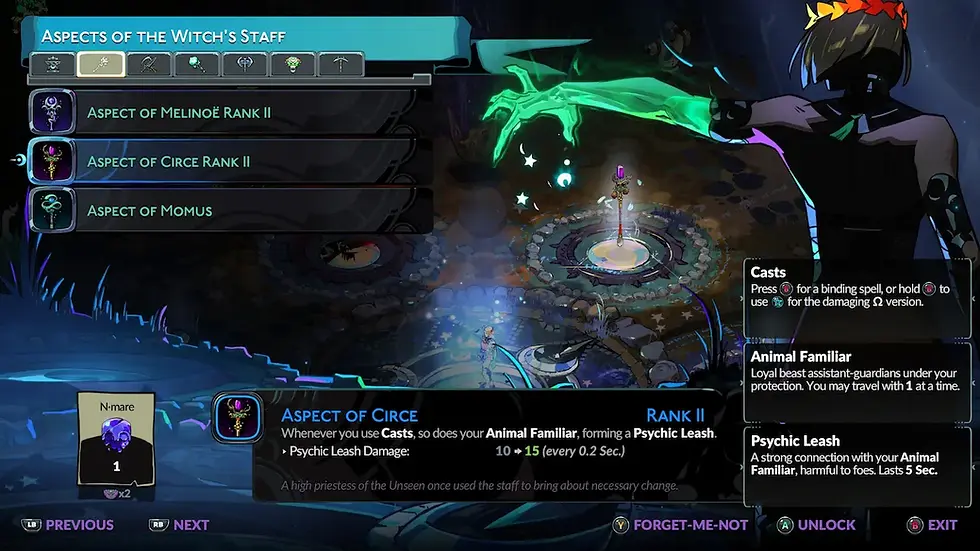Switch to the green torch weapon tab
980x551 pixels.
click(196, 65)
